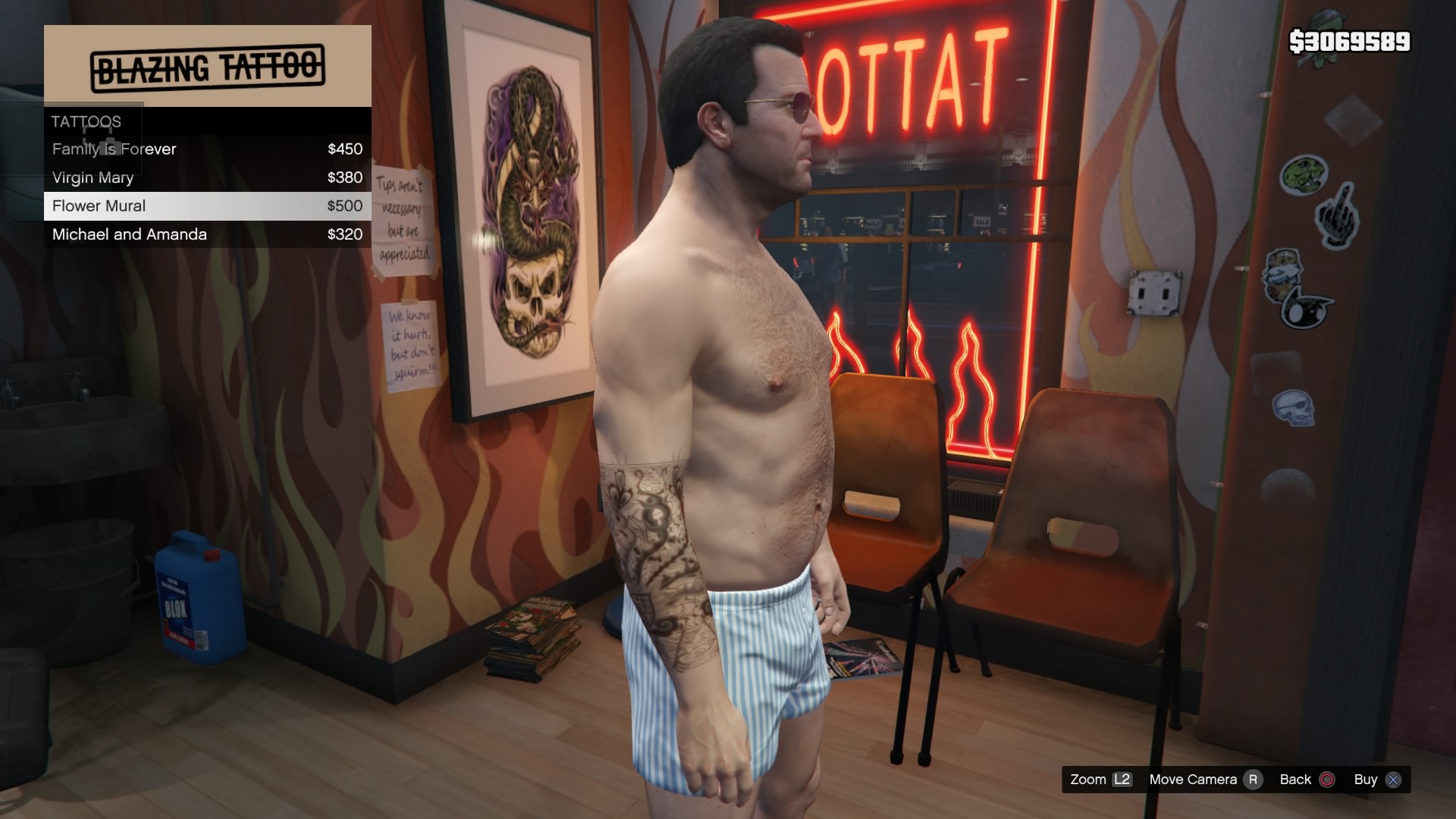Image resolution: width=1456 pixels, height=819 pixels.
Task: Select the Family is Forever tattoo
Action: 206,149
